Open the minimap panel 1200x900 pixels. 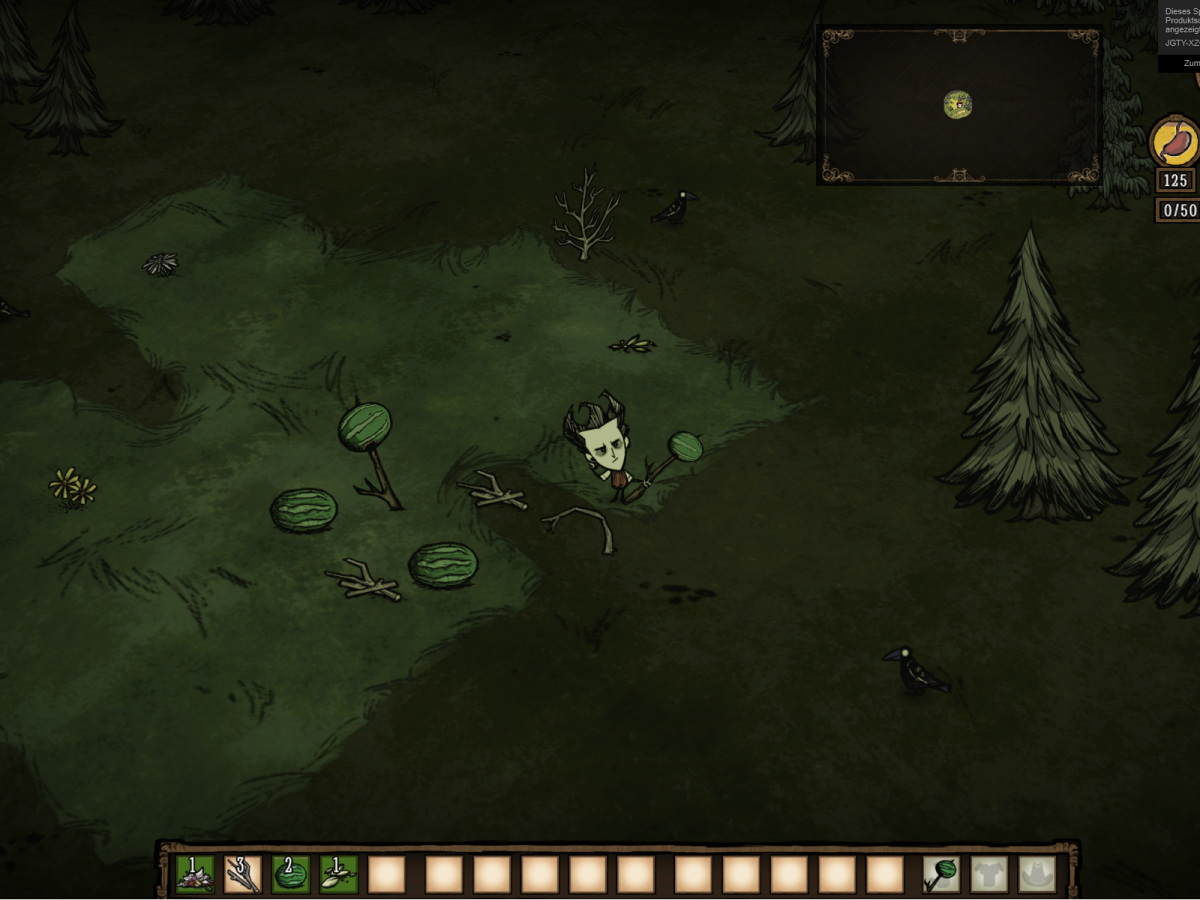[959, 105]
